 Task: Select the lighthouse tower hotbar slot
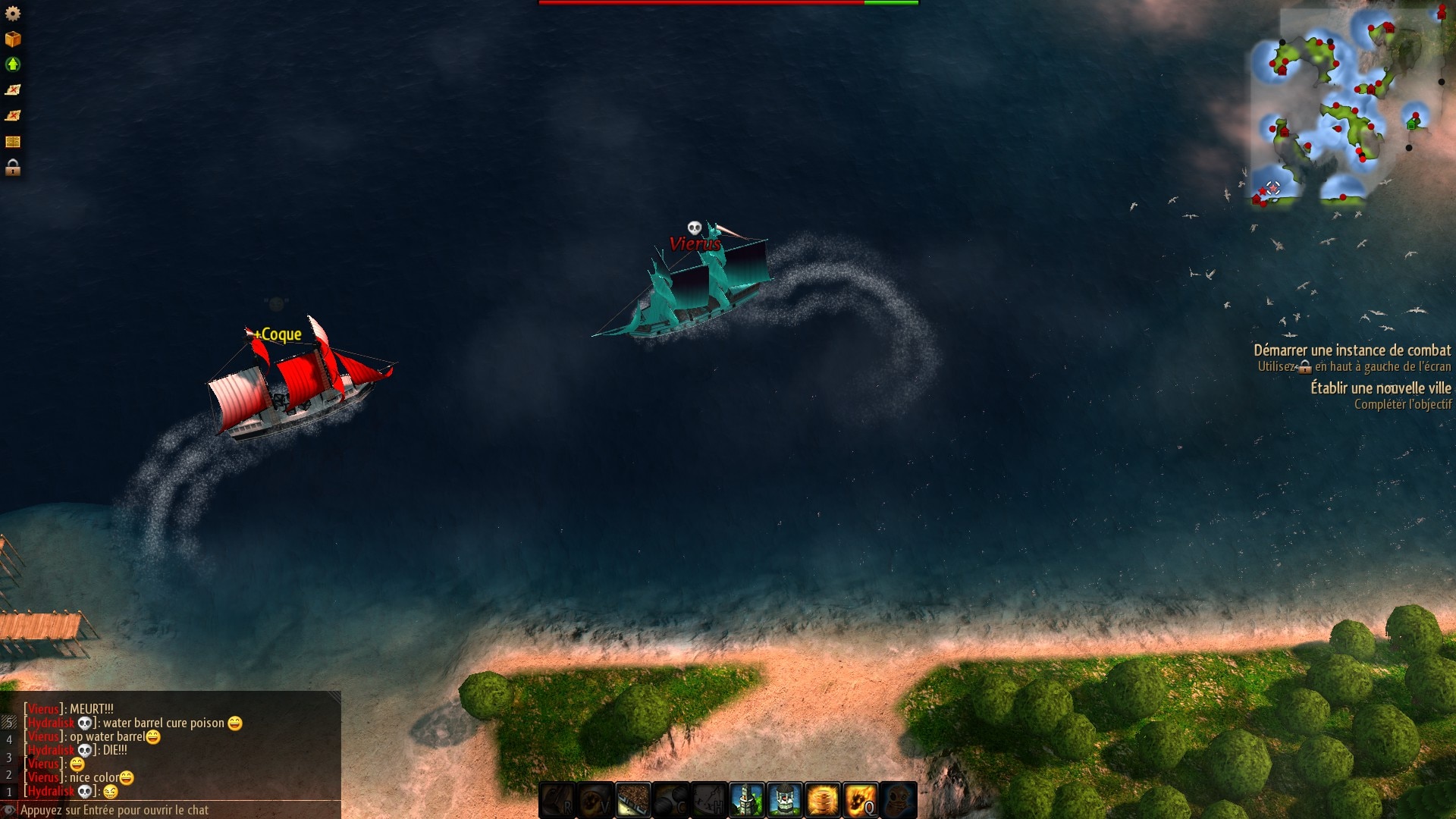747,800
